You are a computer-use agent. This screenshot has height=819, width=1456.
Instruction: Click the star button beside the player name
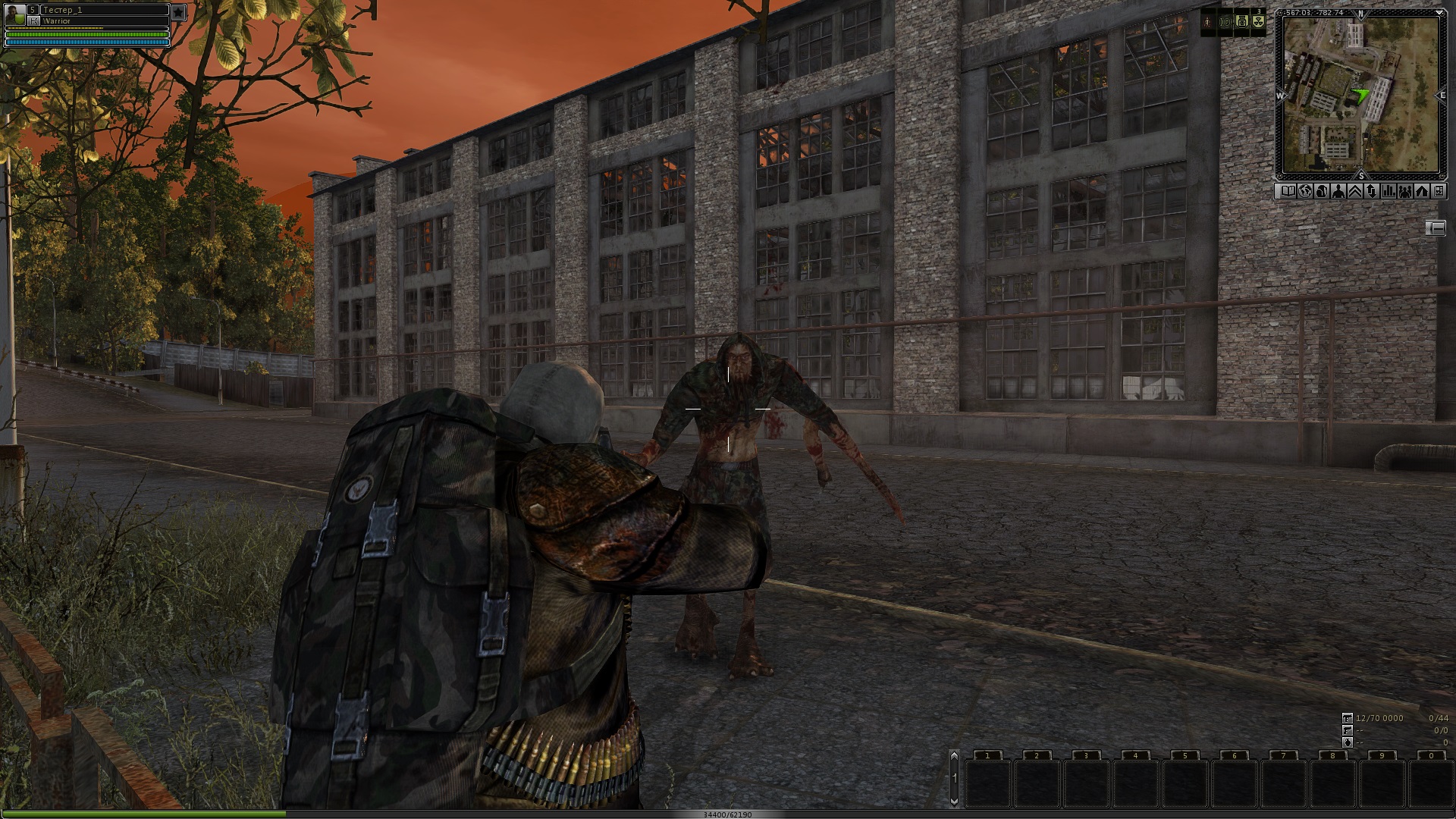point(178,12)
